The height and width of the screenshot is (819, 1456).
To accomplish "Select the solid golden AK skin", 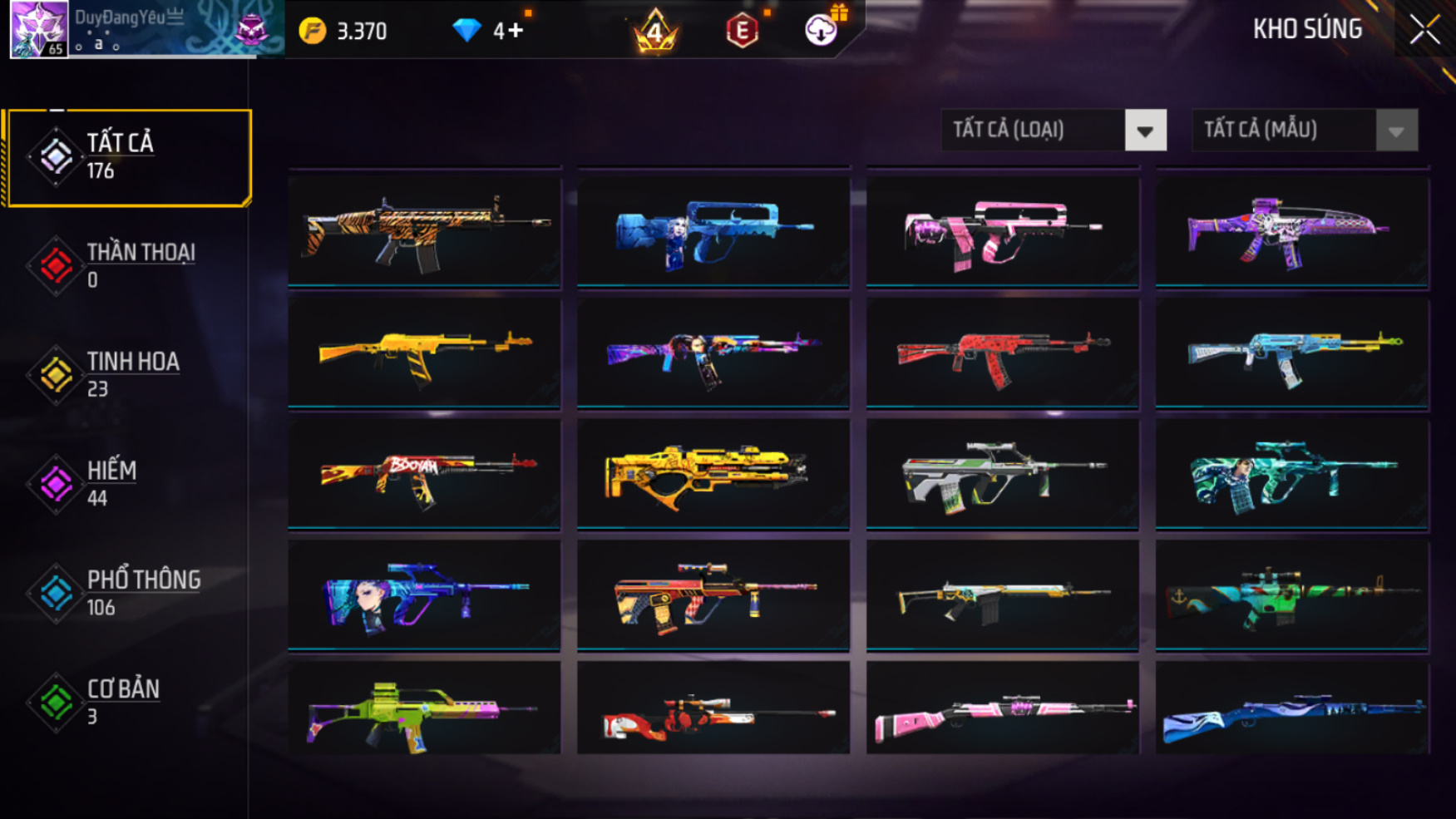I will (424, 353).
